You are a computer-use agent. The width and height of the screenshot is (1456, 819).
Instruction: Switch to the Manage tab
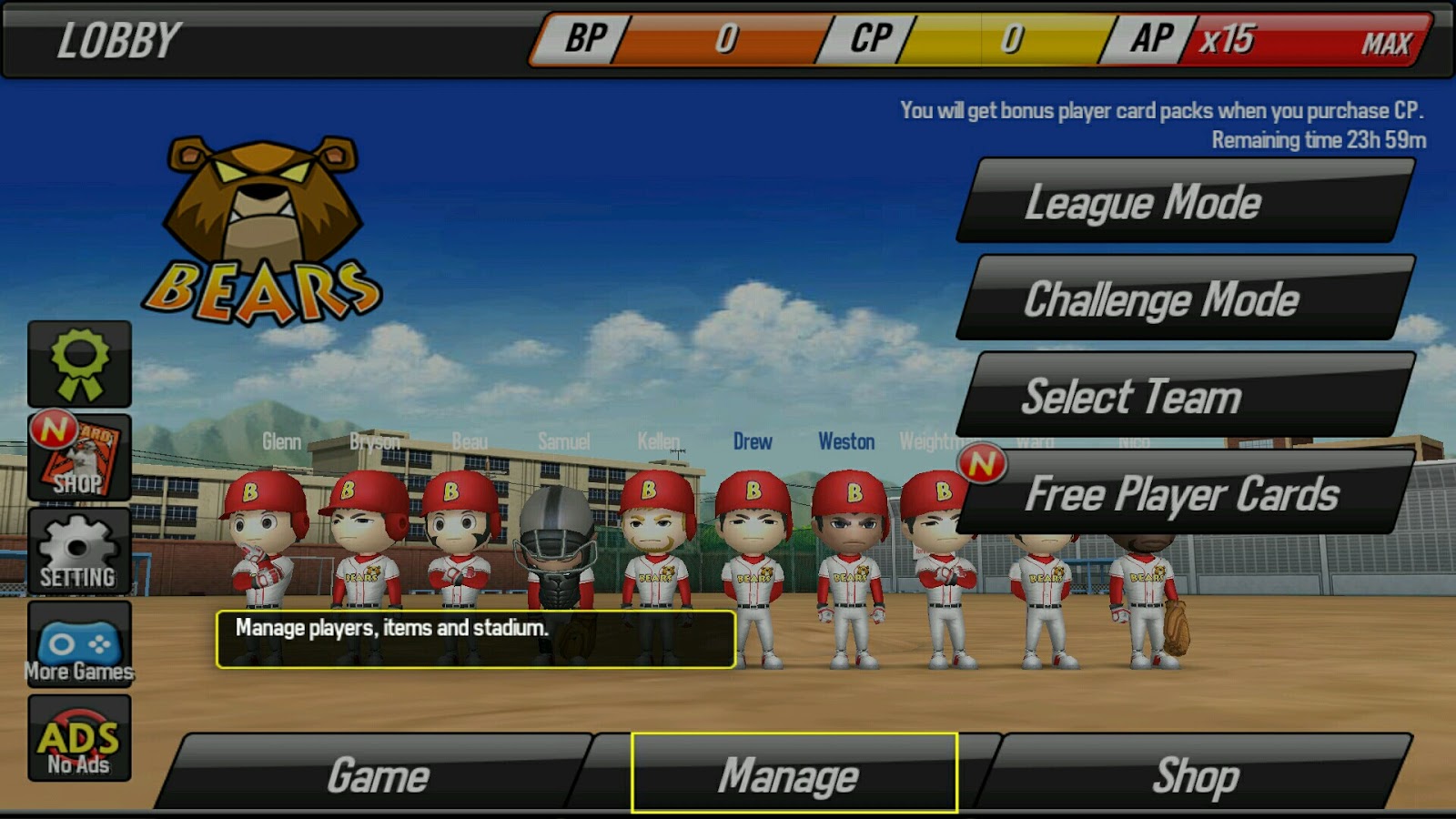pos(794,775)
